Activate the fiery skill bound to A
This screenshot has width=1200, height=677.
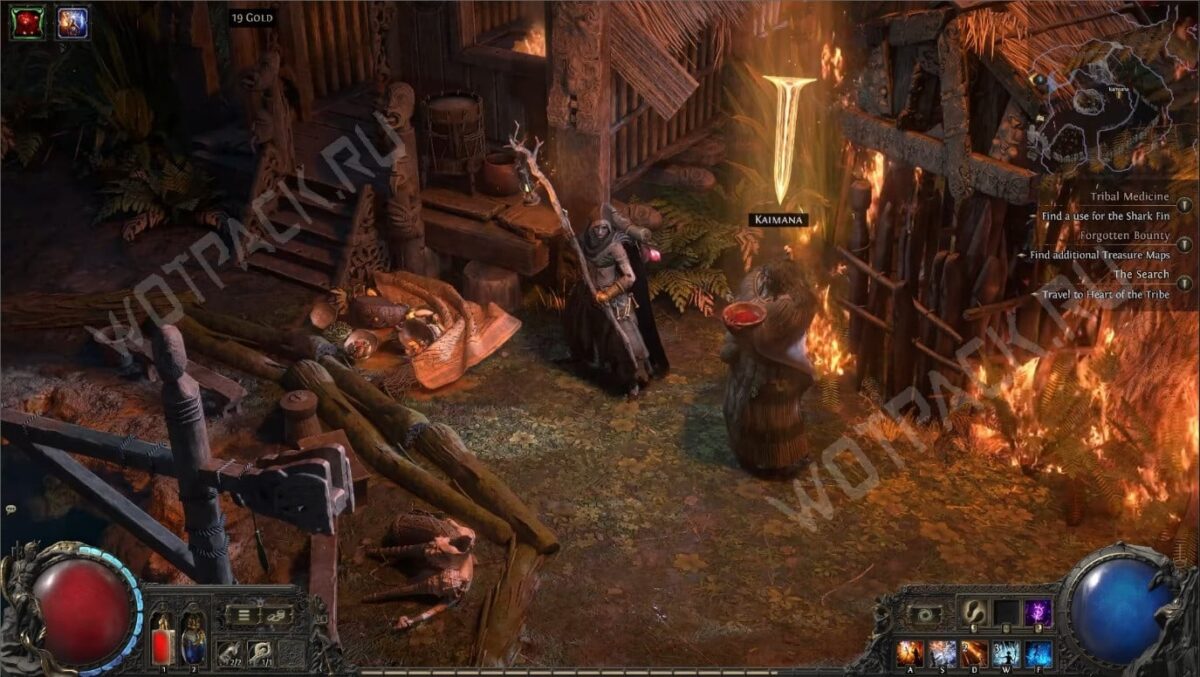coord(911,654)
